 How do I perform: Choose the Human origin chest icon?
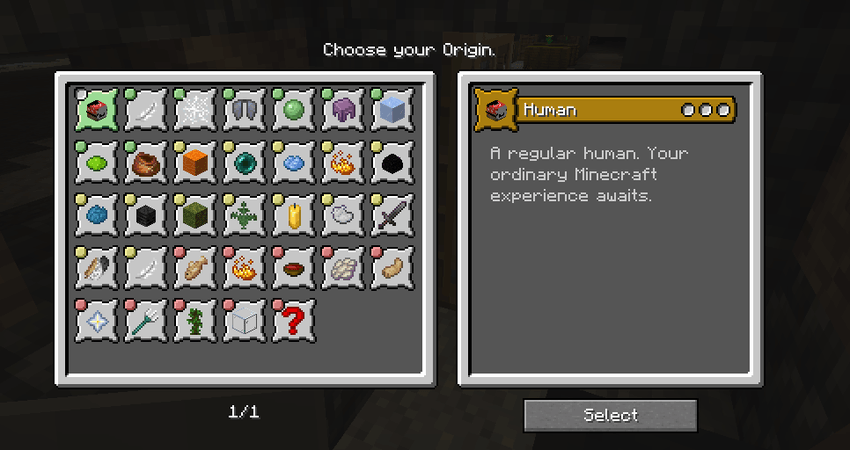(x=98, y=111)
